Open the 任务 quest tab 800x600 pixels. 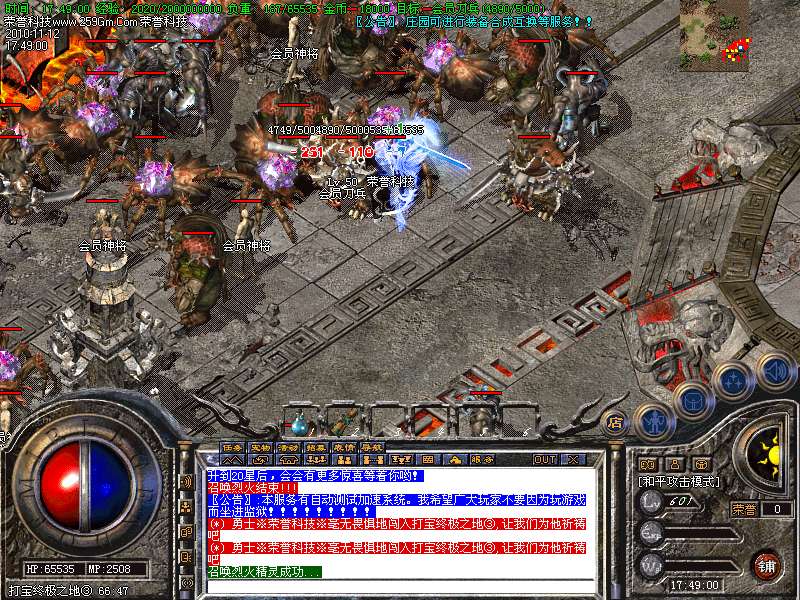pos(232,446)
